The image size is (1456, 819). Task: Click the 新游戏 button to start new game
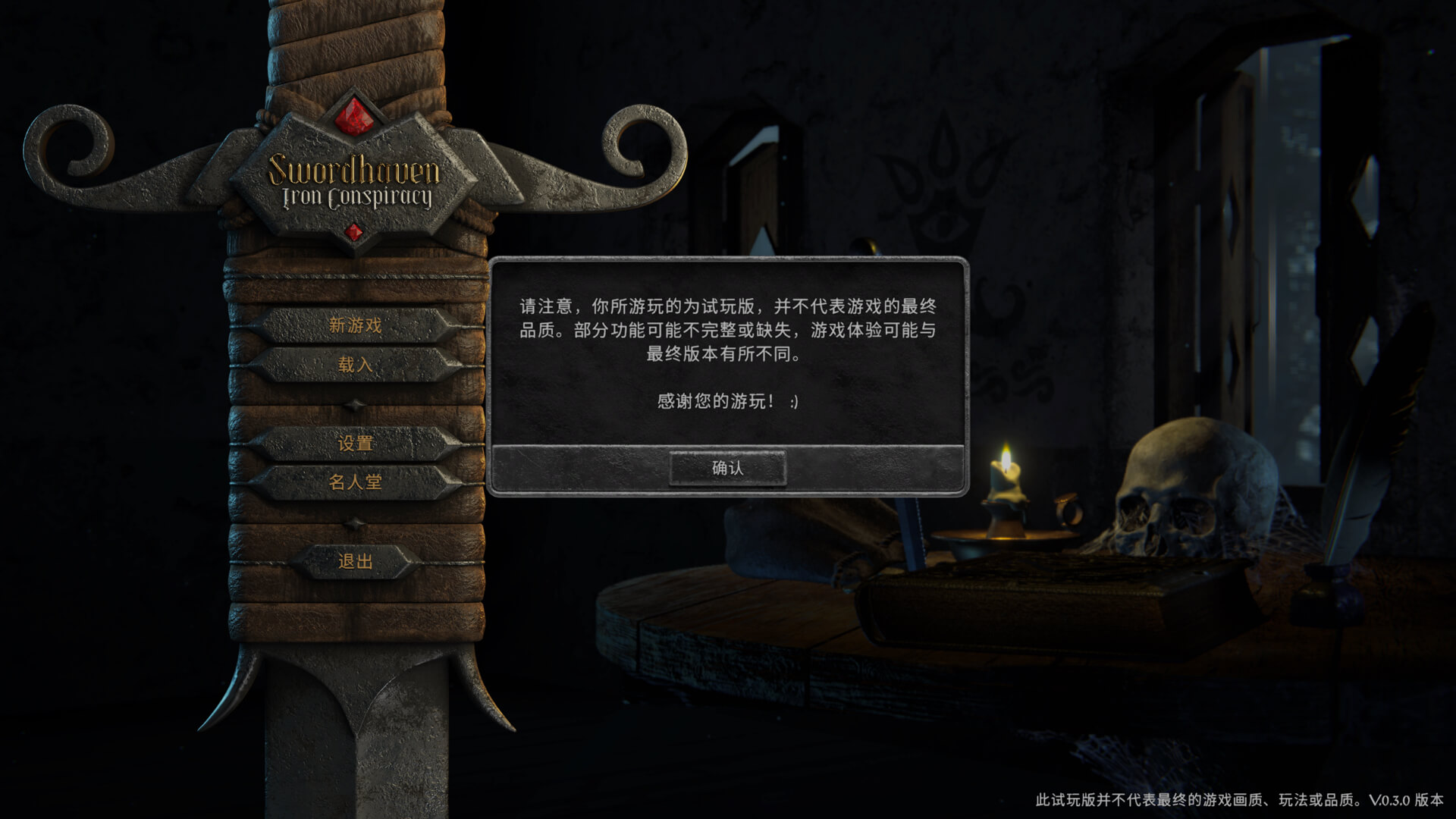click(356, 326)
